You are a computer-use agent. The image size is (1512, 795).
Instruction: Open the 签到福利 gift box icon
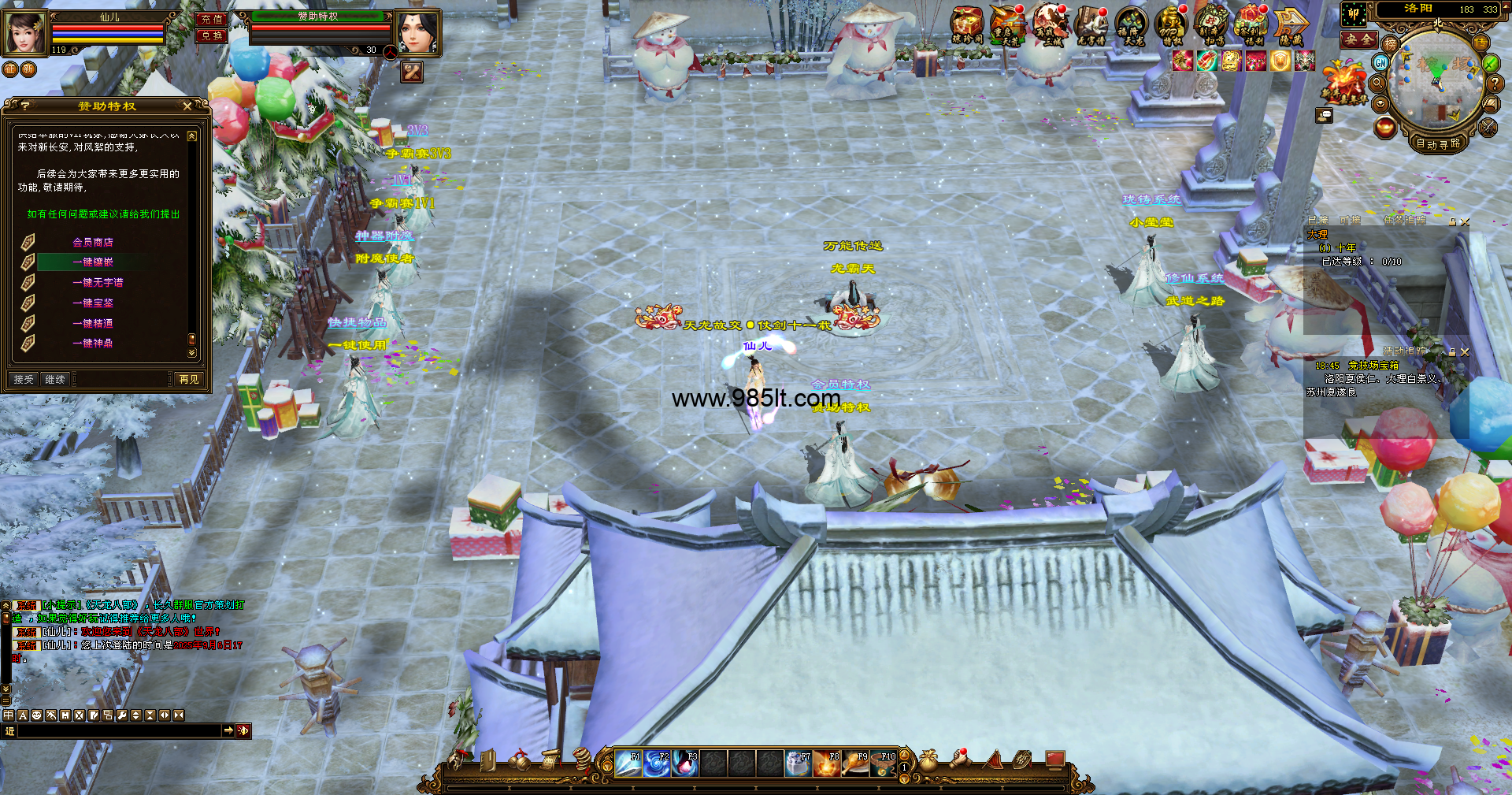(1250, 25)
